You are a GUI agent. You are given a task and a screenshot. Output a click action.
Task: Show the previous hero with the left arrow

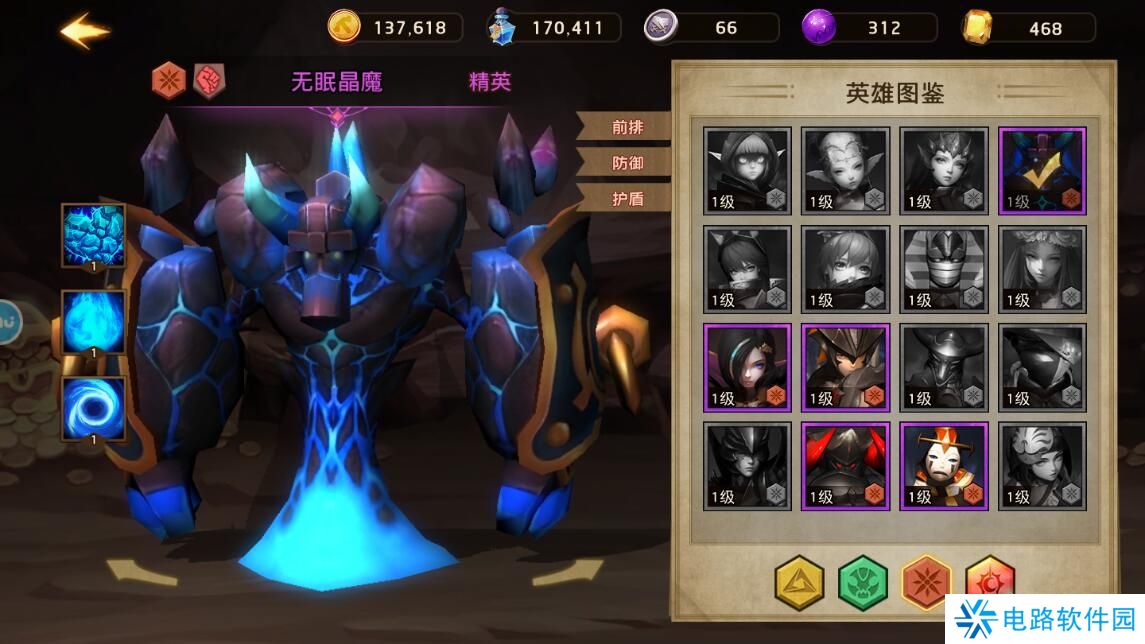pyautogui.click(x=141, y=571)
